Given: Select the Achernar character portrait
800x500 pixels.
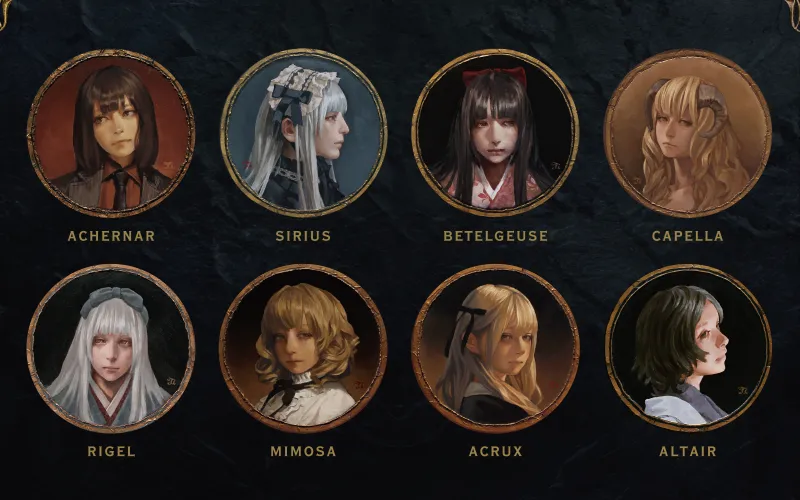Looking at the screenshot, I should pyautogui.click(x=111, y=133).
